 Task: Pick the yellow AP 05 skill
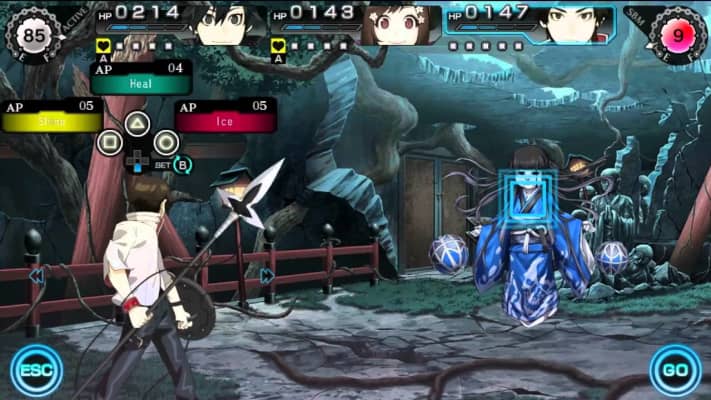[x=51, y=122]
